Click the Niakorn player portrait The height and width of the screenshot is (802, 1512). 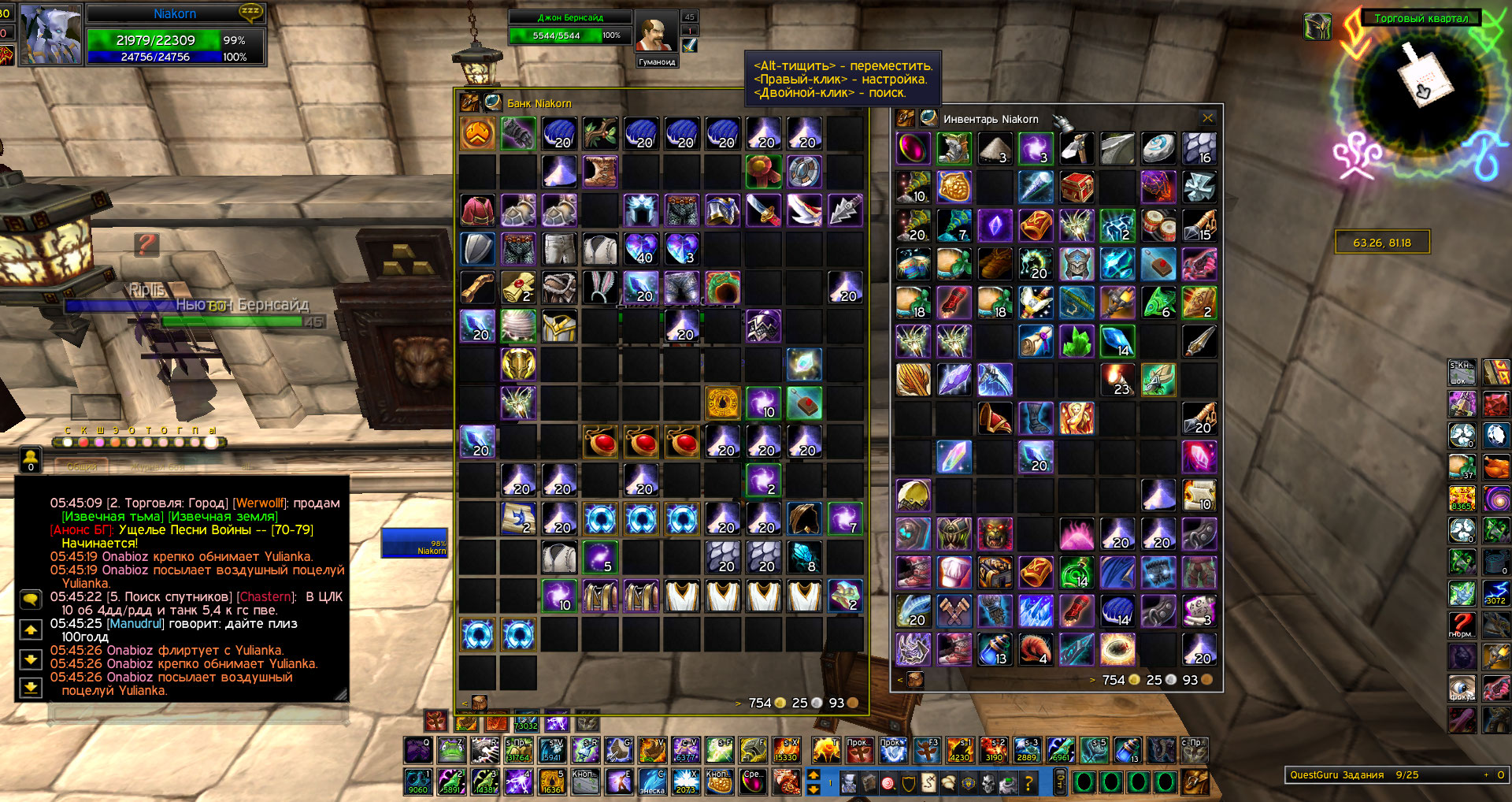(x=50, y=35)
